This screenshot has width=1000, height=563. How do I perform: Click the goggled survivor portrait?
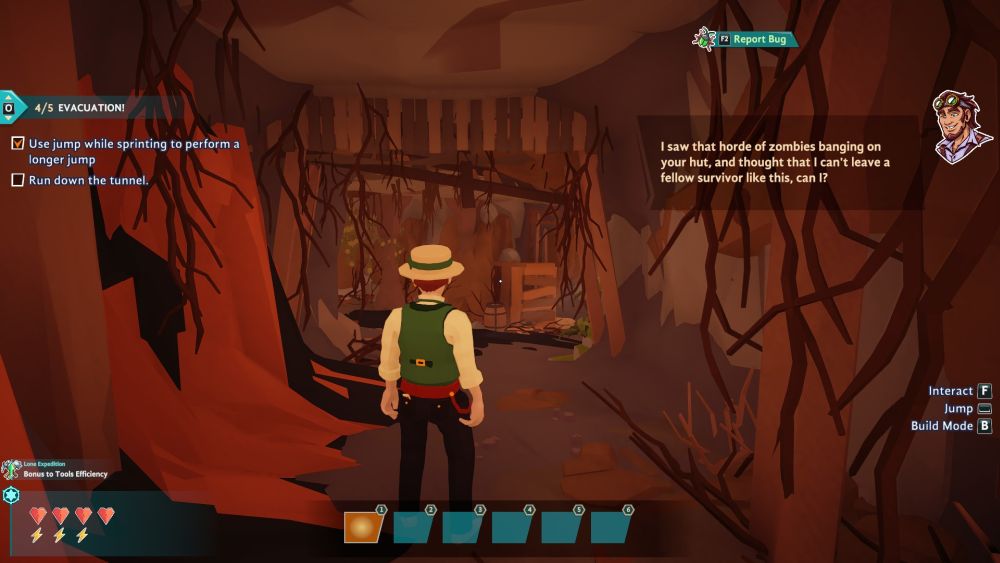961,127
